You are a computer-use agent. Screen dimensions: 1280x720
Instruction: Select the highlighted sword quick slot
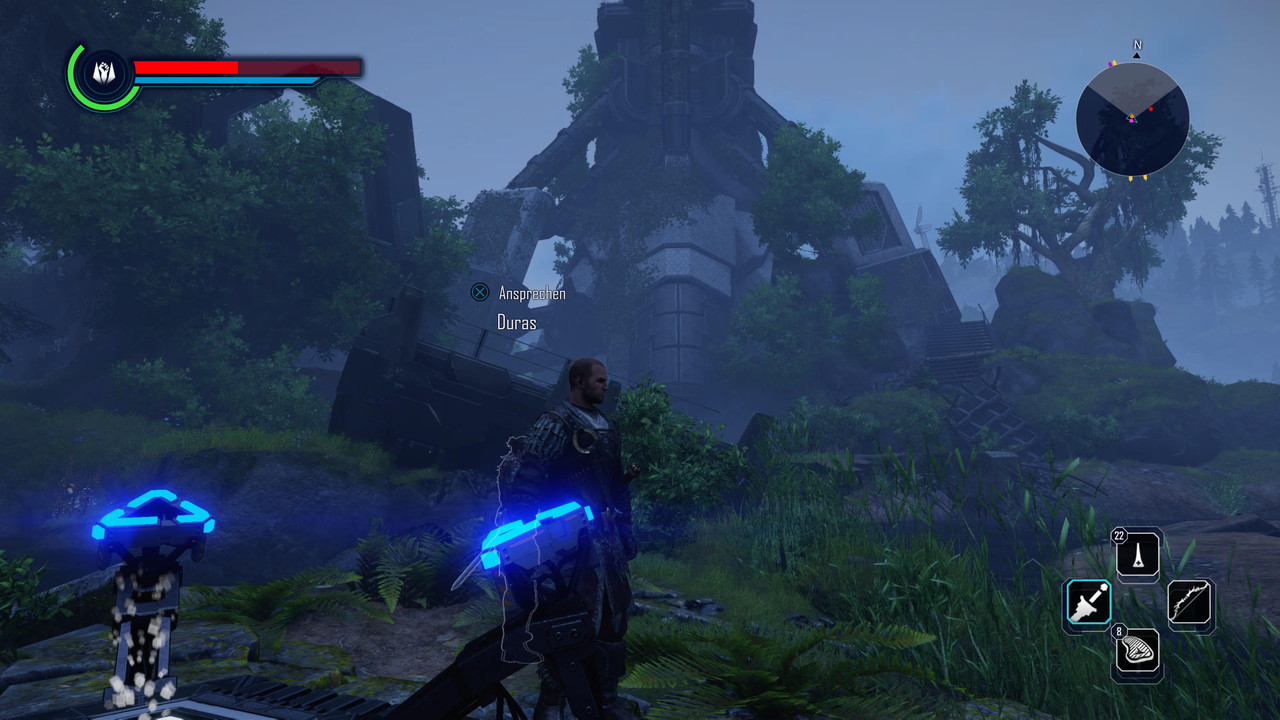(1087, 604)
